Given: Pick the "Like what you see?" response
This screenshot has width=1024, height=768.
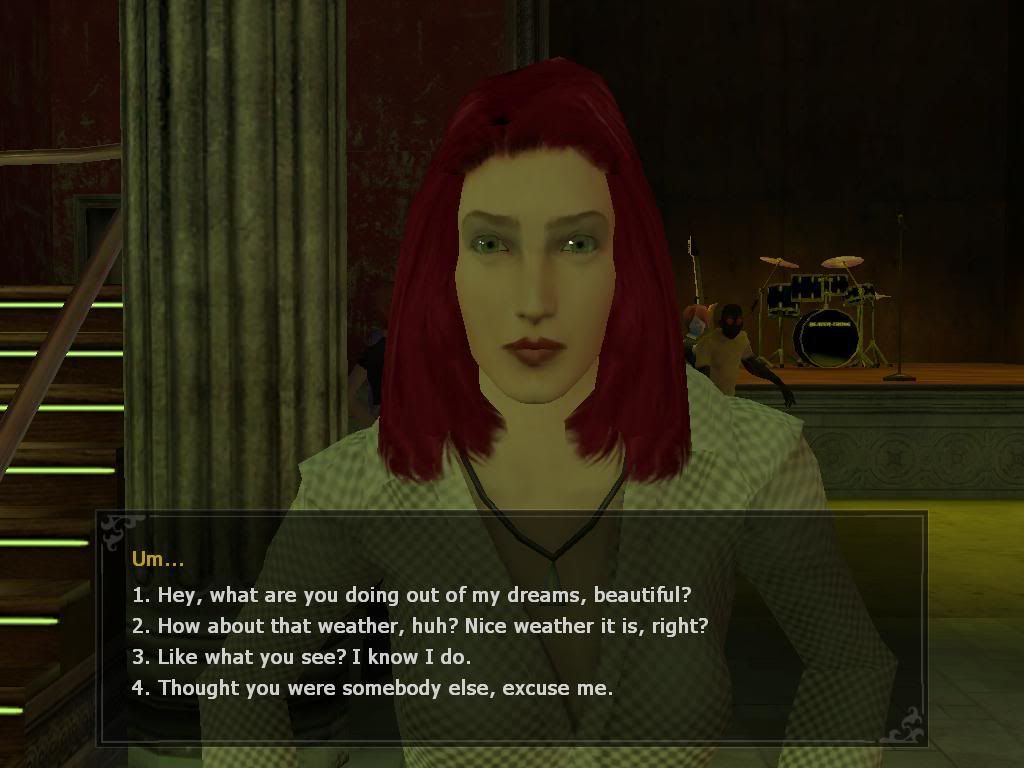Looking at the screenshot, I should pos(301,657).
